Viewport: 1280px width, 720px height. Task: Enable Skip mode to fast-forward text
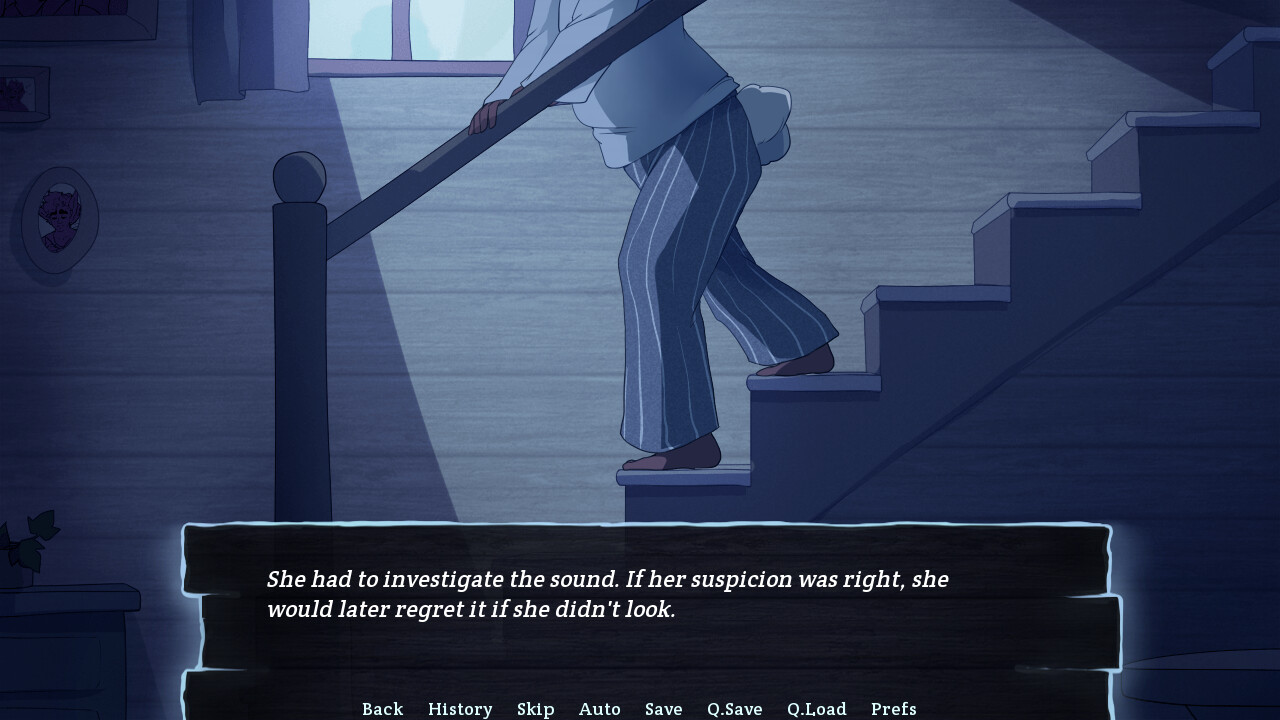tap(536, 709)
